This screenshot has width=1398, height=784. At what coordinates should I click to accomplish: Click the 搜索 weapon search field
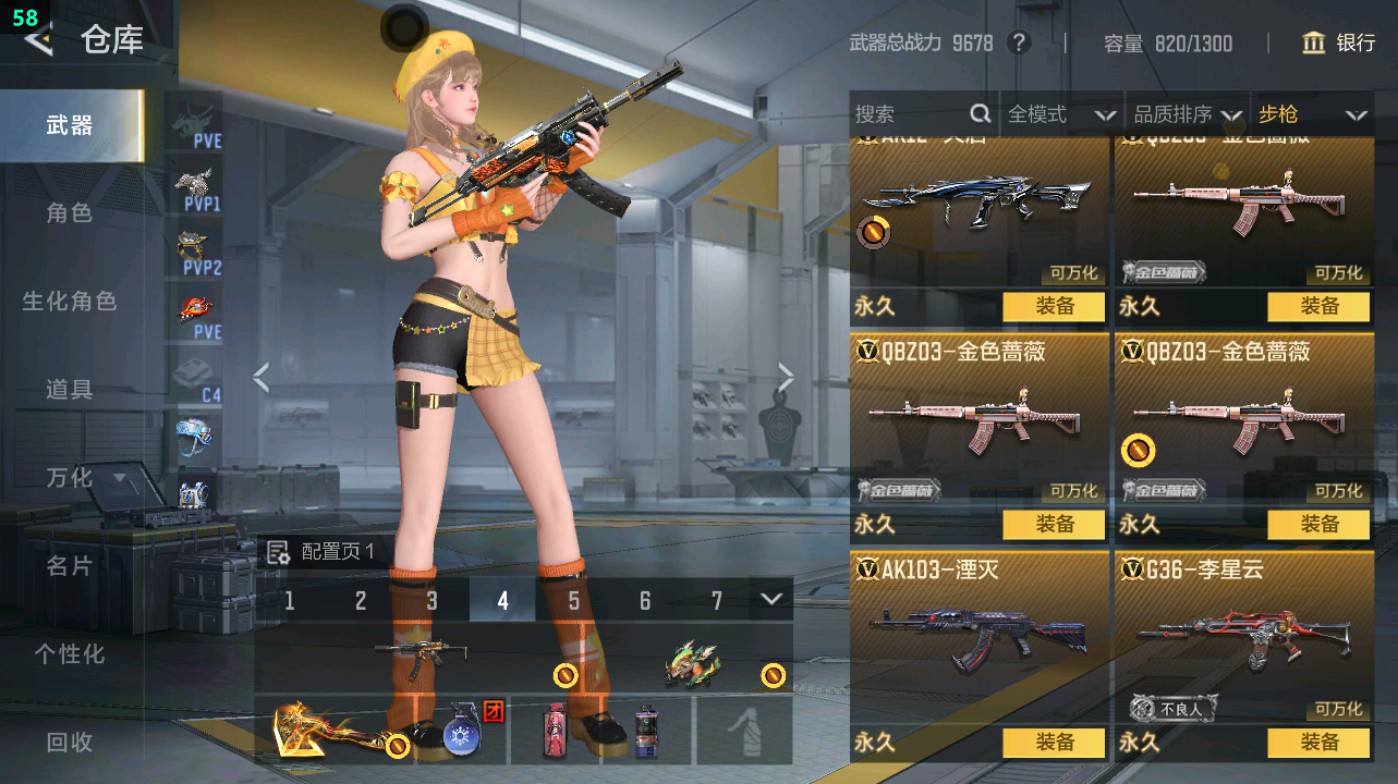[x=910, y=115]
